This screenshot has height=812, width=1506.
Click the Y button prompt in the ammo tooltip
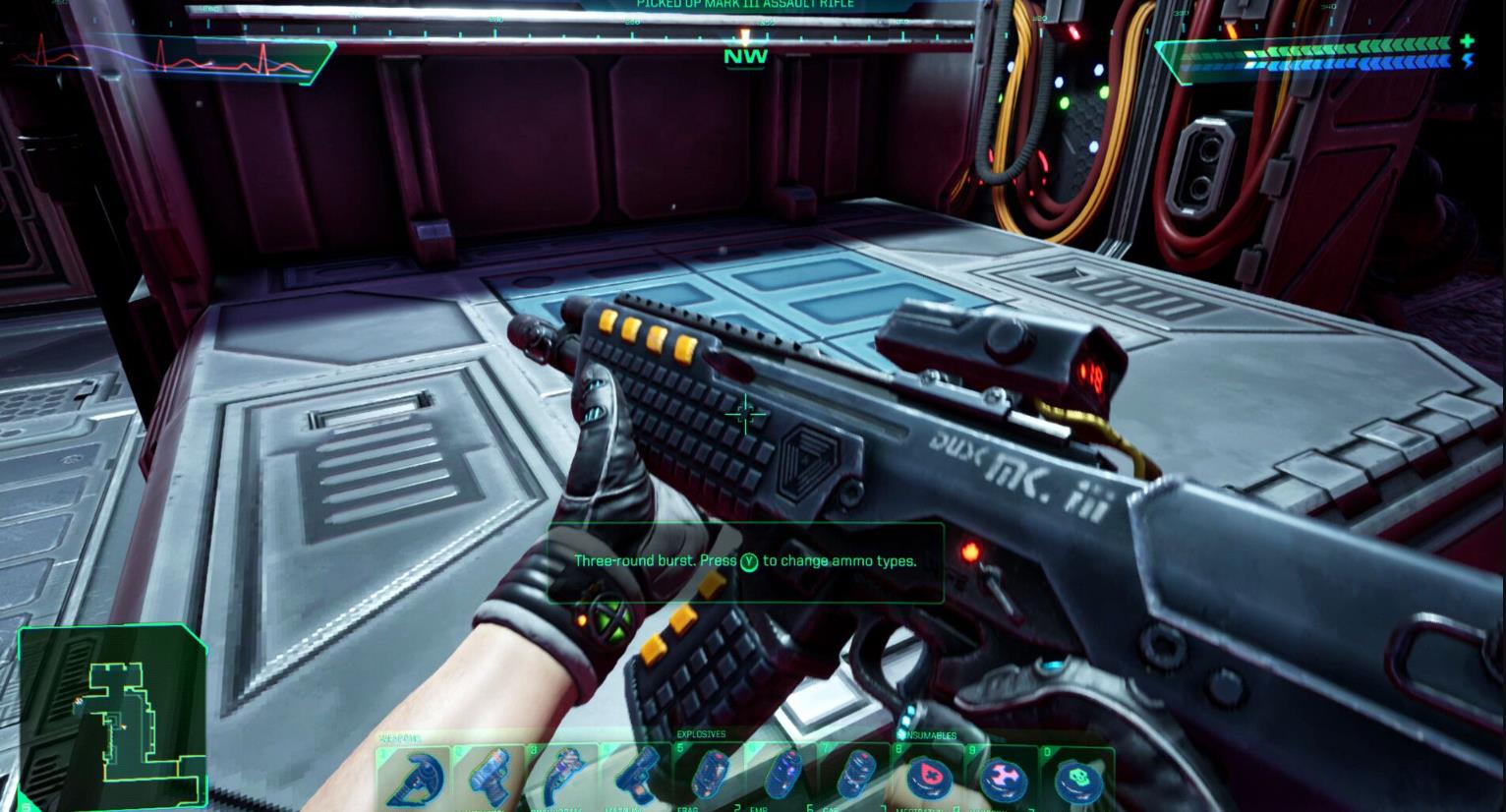[747, 560]
